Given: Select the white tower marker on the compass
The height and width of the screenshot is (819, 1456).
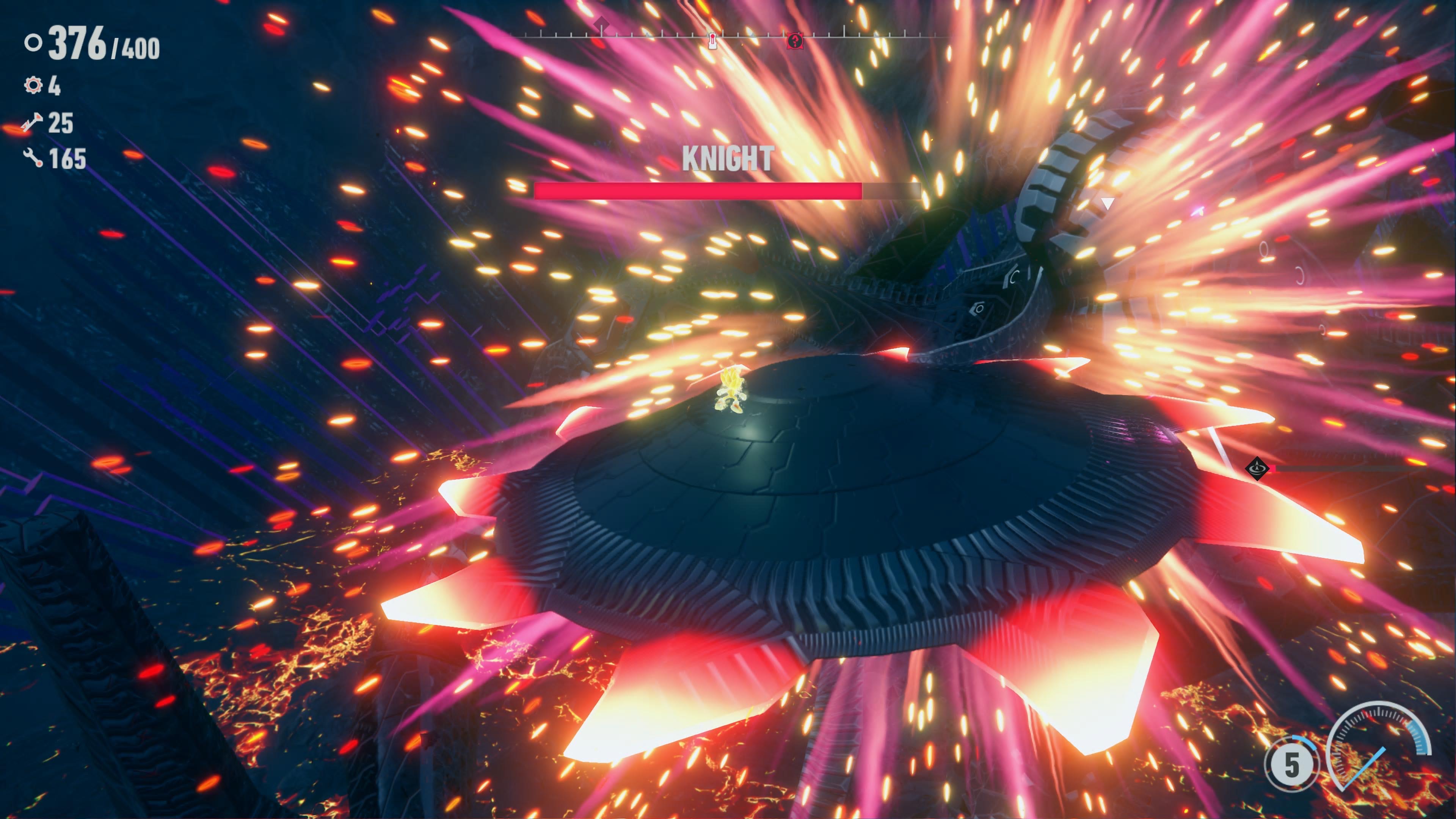Looking at the screenshot, I should pos(713,41).
